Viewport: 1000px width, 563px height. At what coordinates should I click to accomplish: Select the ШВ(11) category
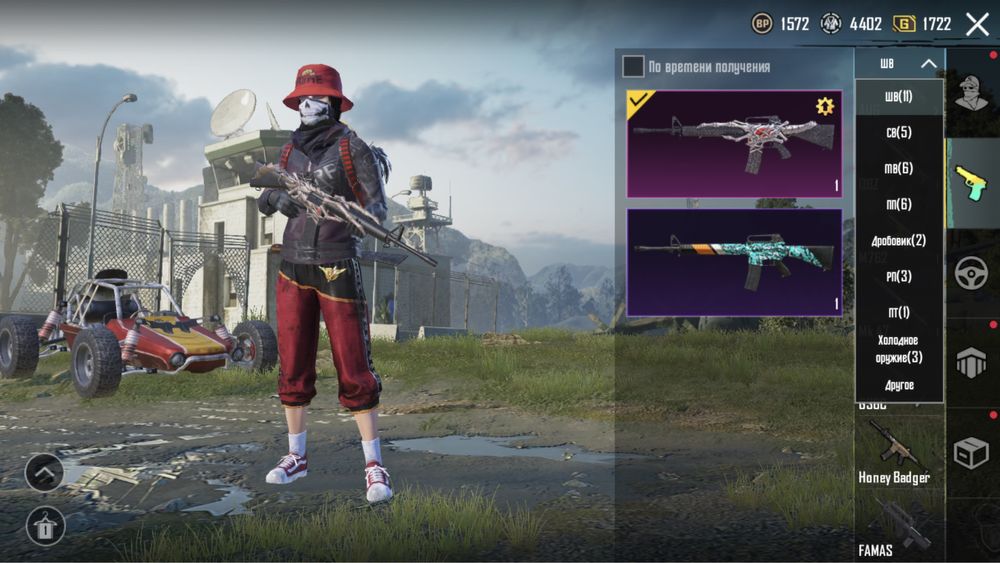pos(899,97)
